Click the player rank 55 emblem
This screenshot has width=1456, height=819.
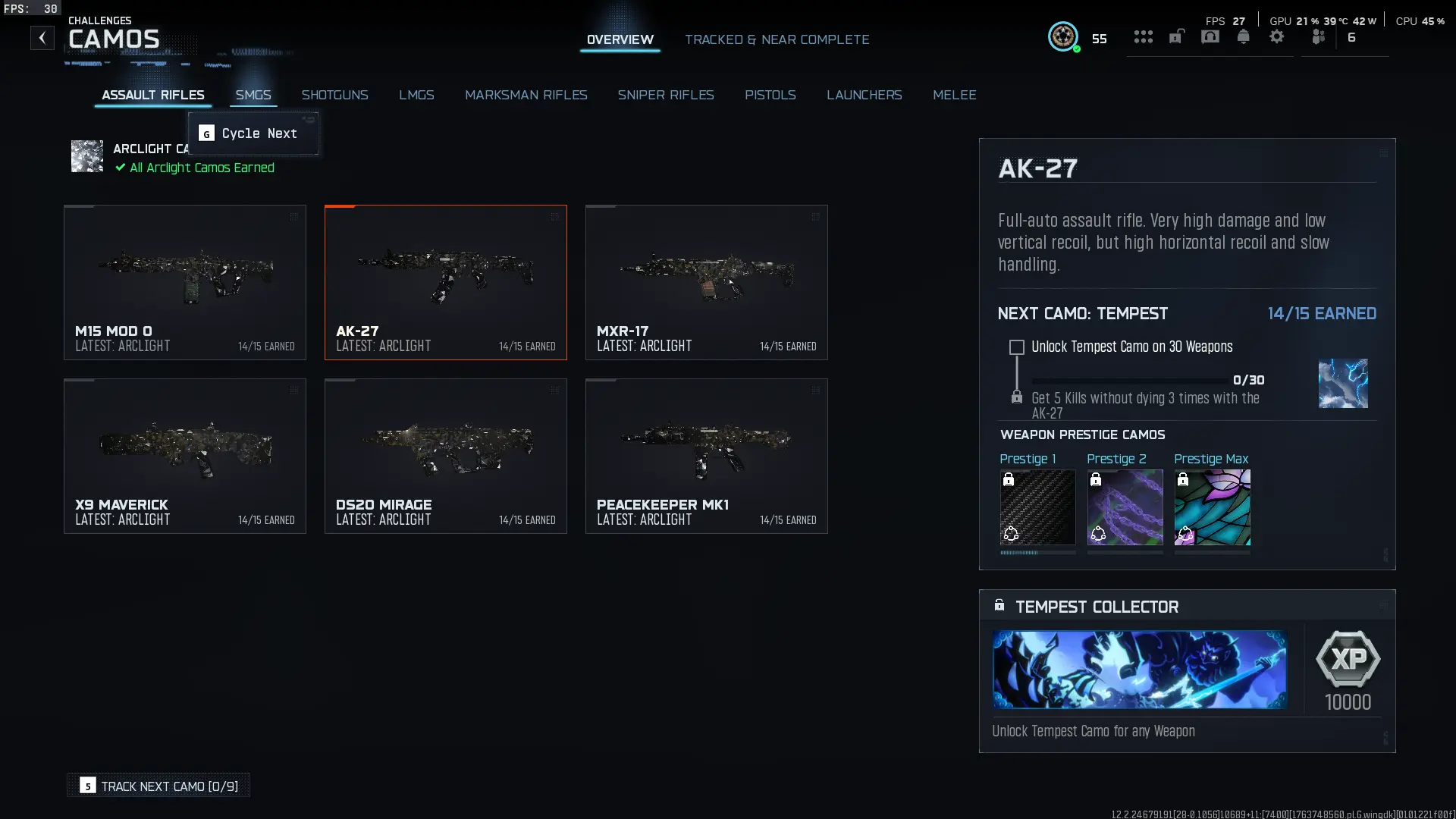[1064, 36]
